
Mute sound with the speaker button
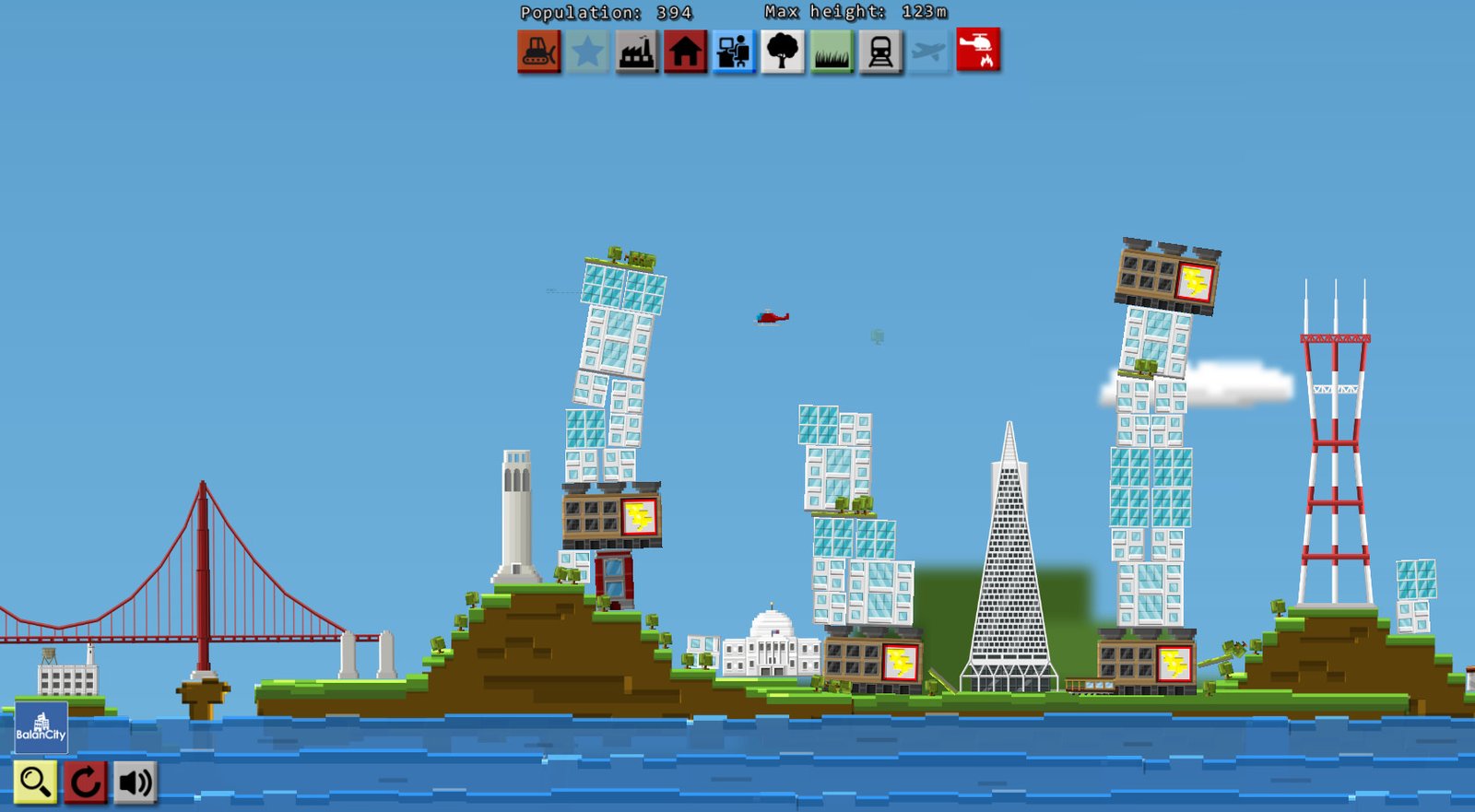(135, 782)
